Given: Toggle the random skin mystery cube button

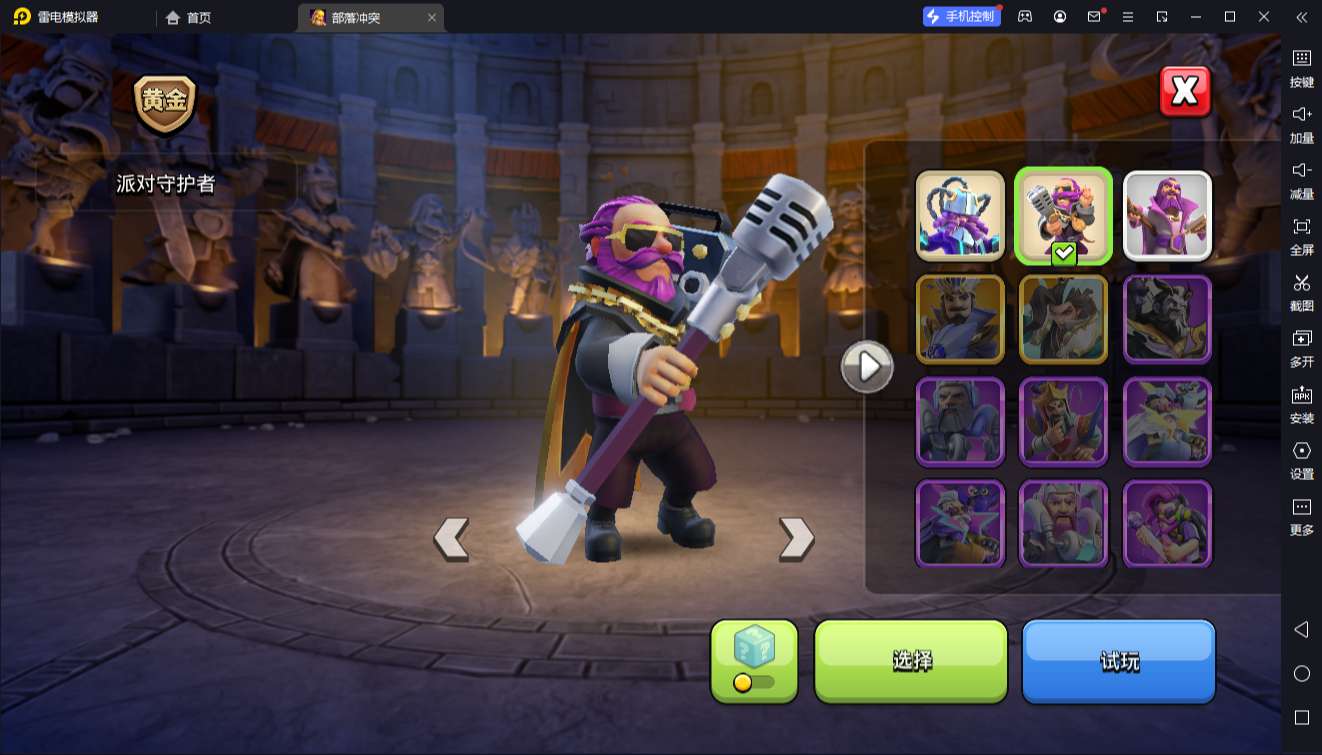Looking at the screenshot, I should 754,660.
